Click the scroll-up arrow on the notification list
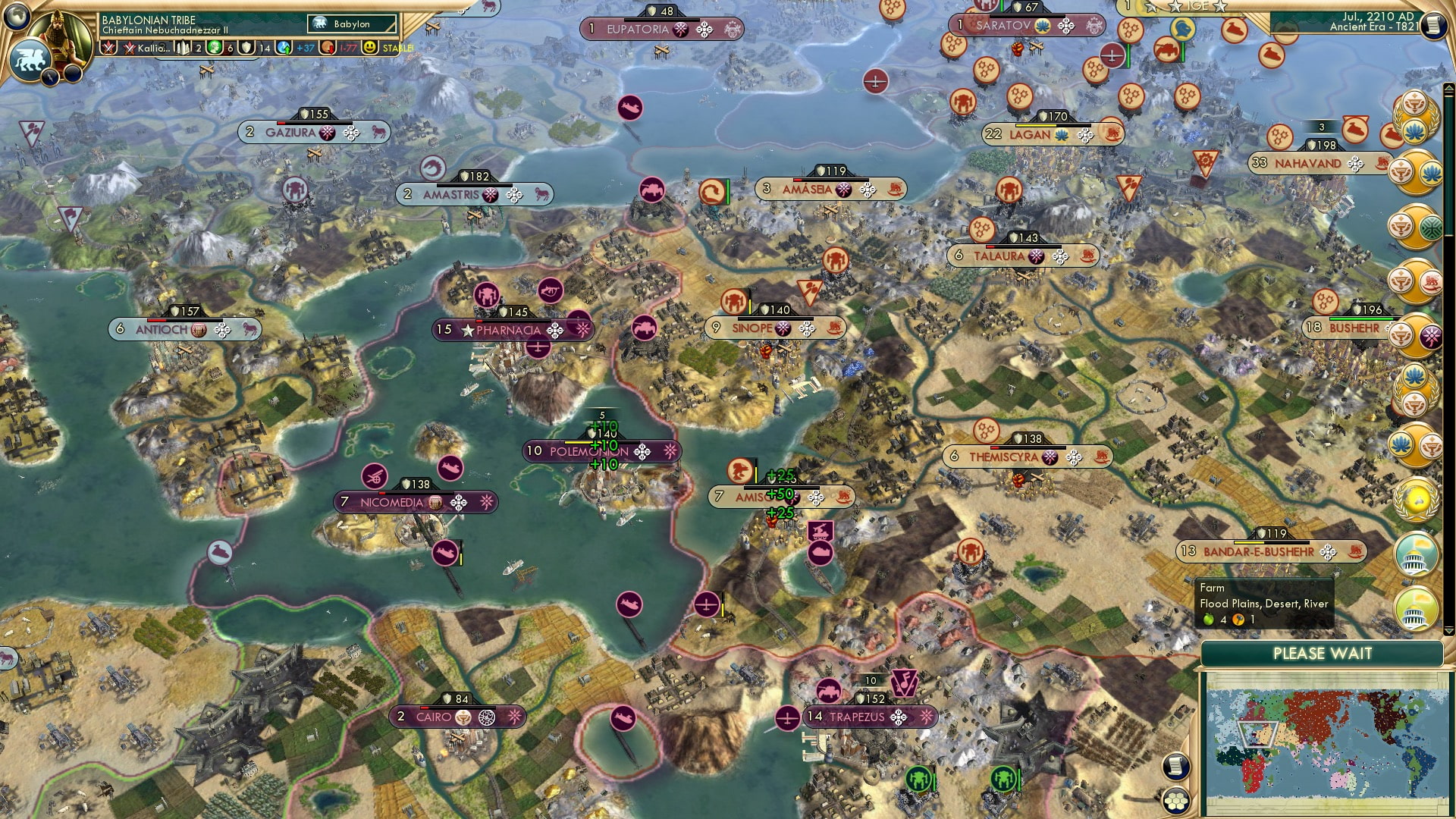The width and height of the screenshot is (1456, 819). [1448, 87]
